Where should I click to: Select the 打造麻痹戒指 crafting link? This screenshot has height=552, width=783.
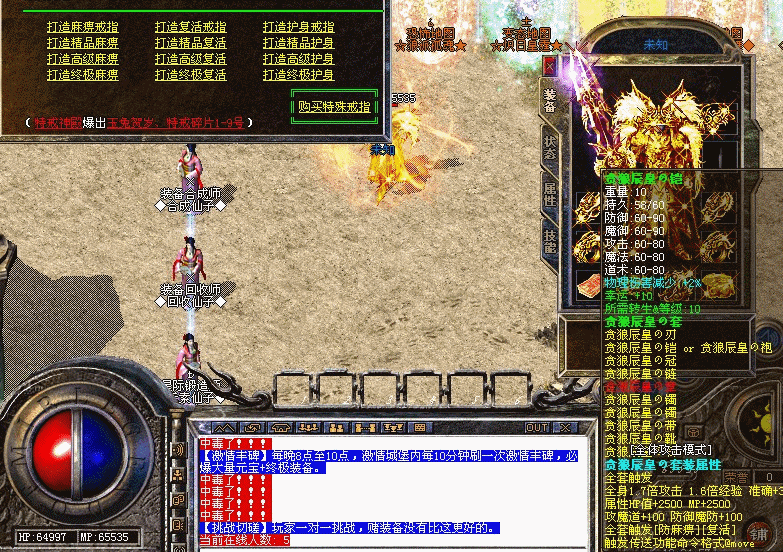(82, 27)
